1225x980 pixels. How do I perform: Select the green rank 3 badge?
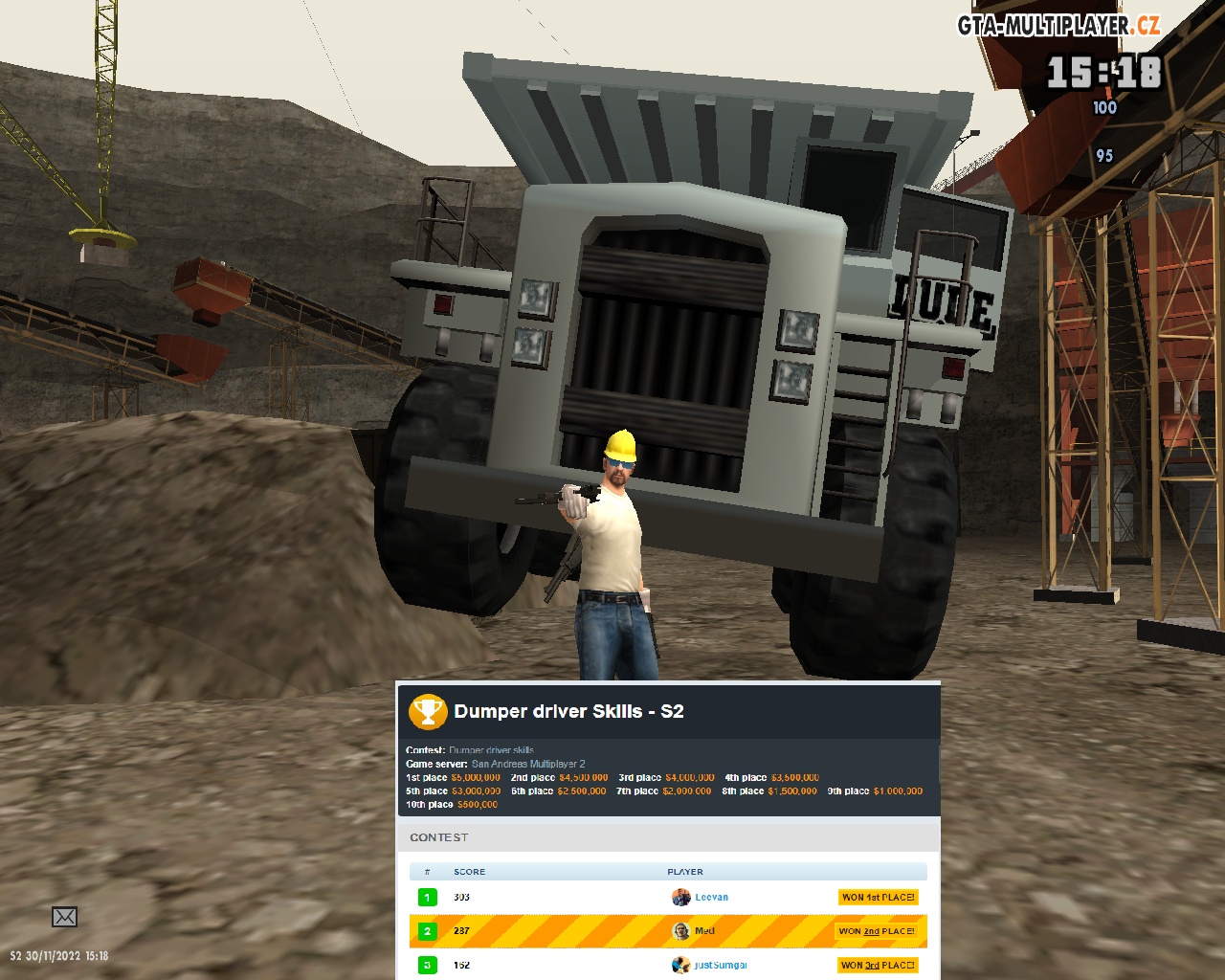pyautogui.click(x=428, y=965)
